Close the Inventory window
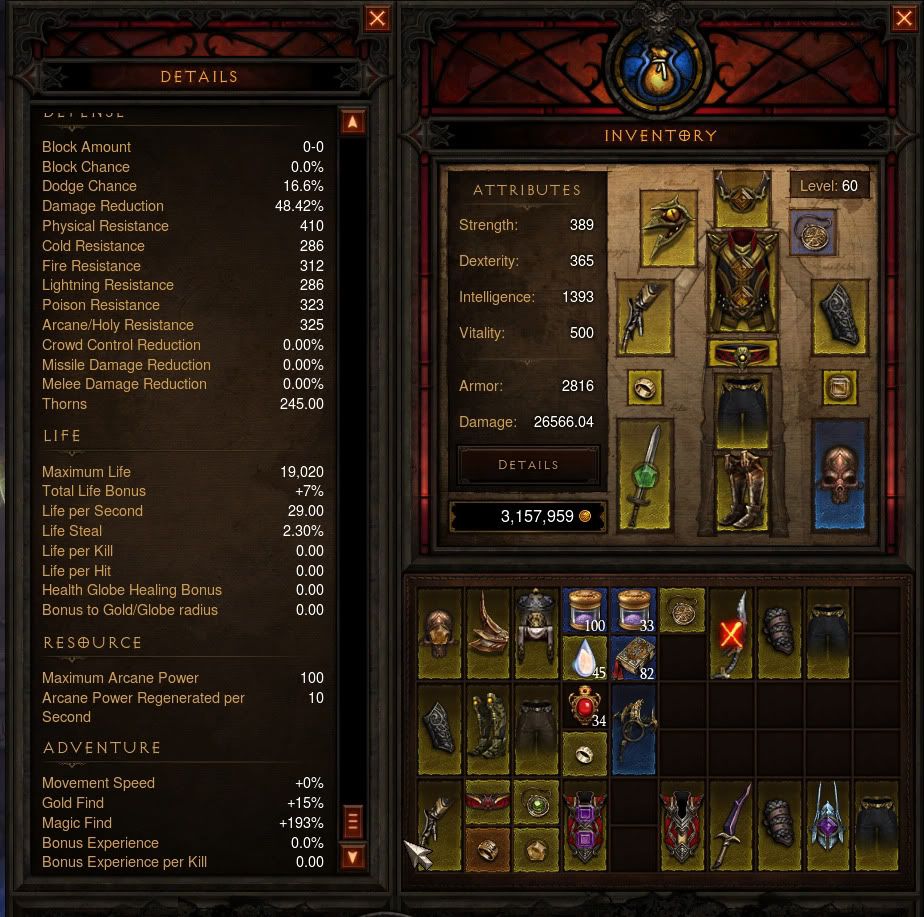Image resolution: width=924 pixels, height=917 pixels. click(x=902, y=19)
